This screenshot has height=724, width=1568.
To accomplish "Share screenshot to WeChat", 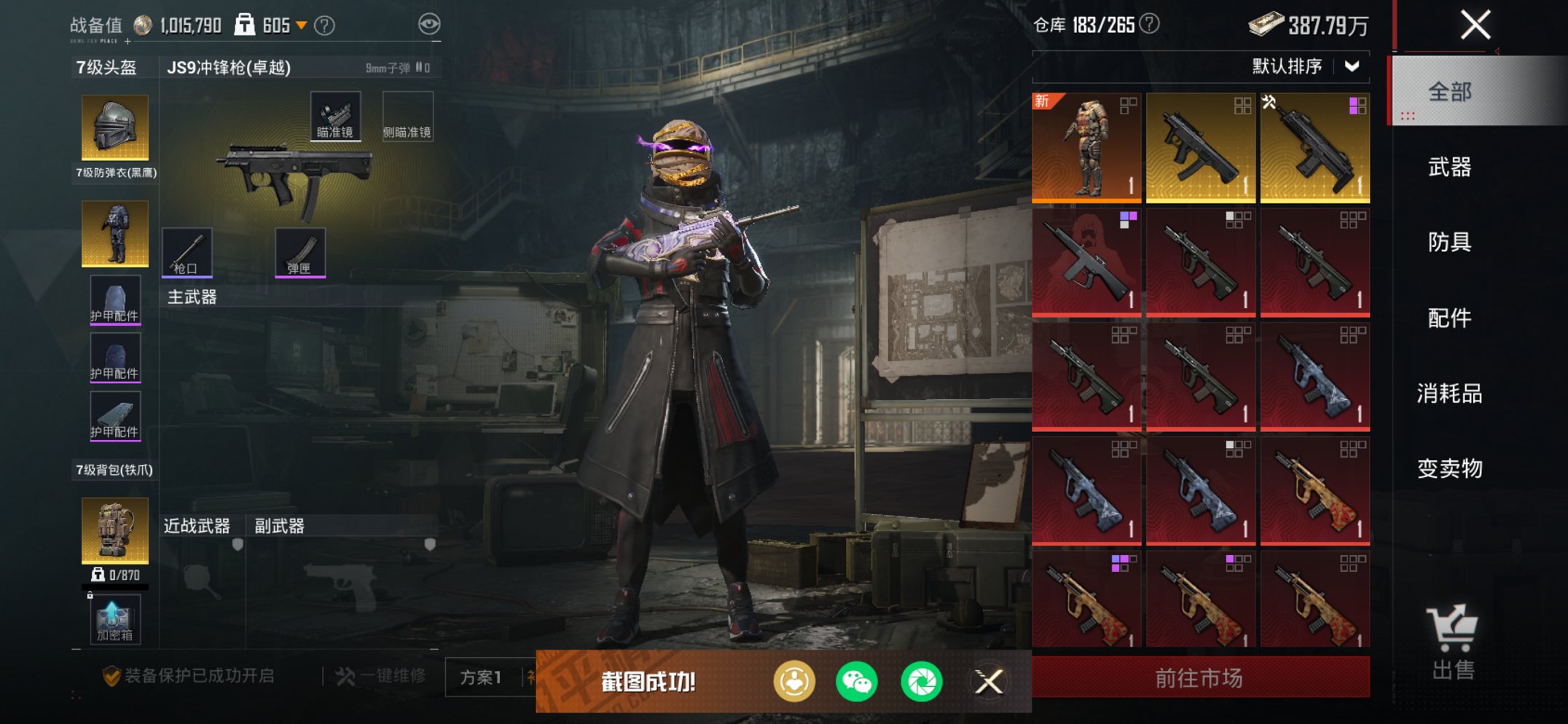I will point(856,682).
